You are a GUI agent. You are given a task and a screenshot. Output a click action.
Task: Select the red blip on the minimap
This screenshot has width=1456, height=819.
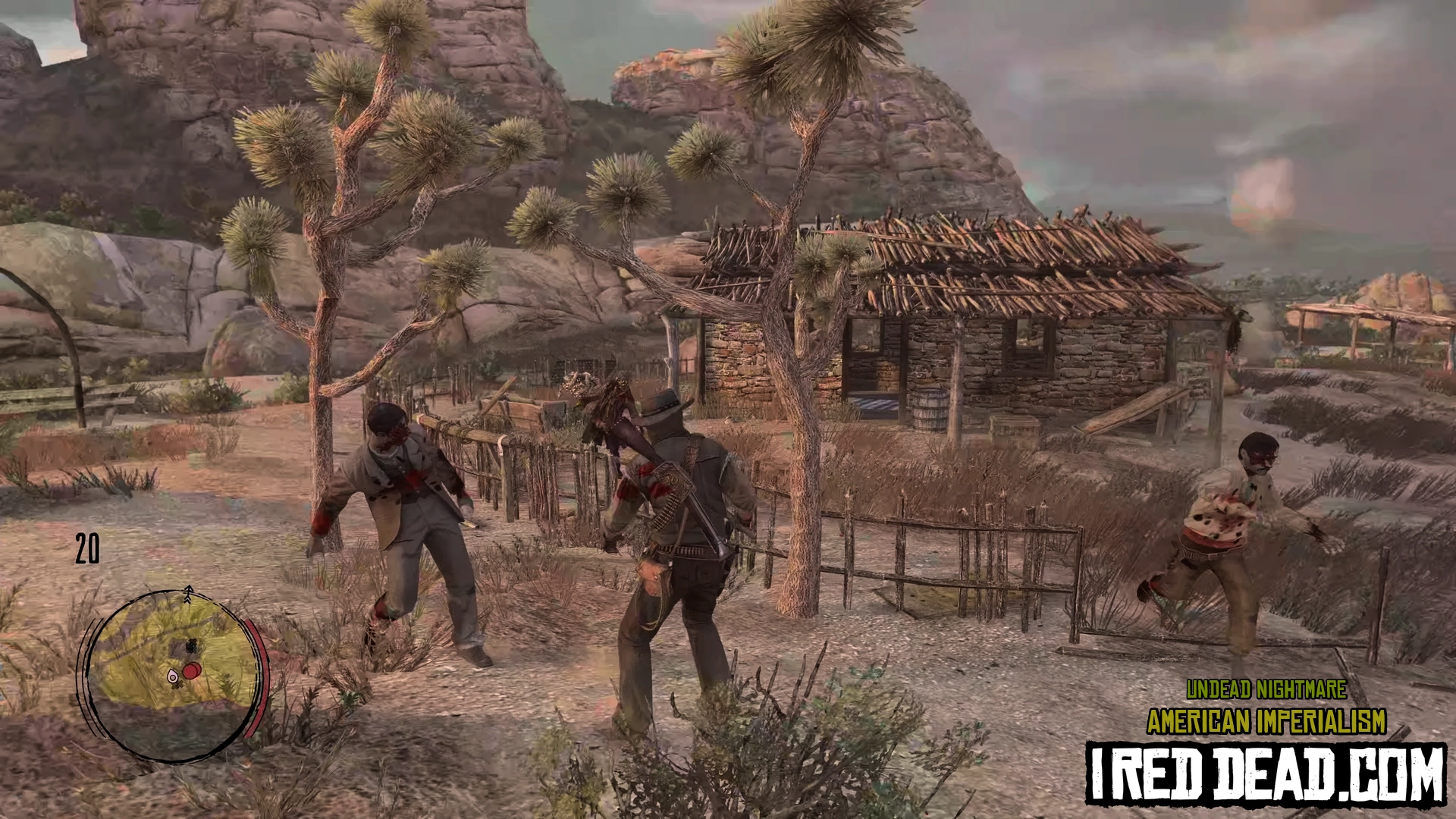(192, 670)
